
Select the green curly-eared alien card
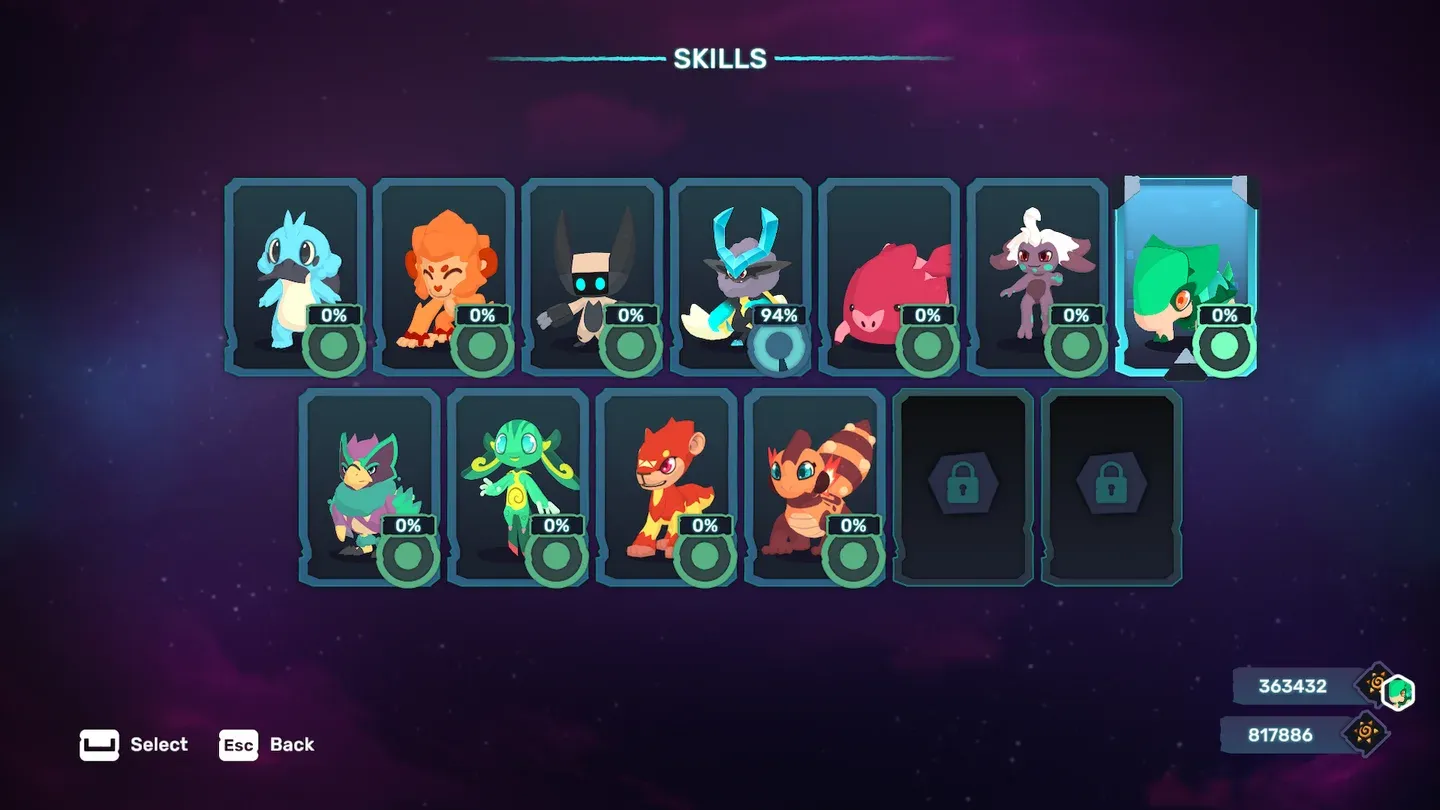tap(517, 486)
